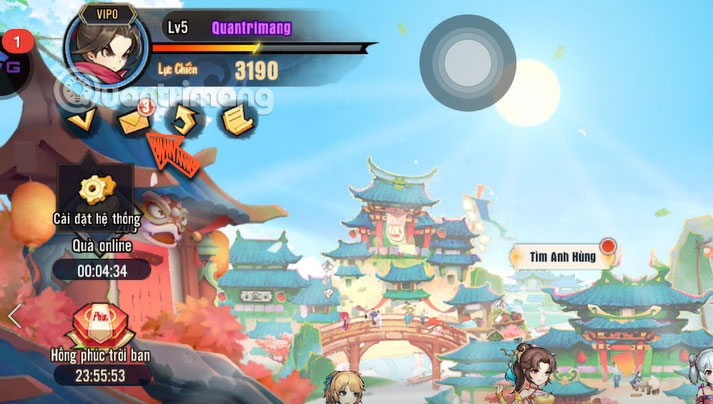Open the side bubble with red 1 badge
Screen dimensions: 713x404
pyautogui.click(x=11, y=64)
